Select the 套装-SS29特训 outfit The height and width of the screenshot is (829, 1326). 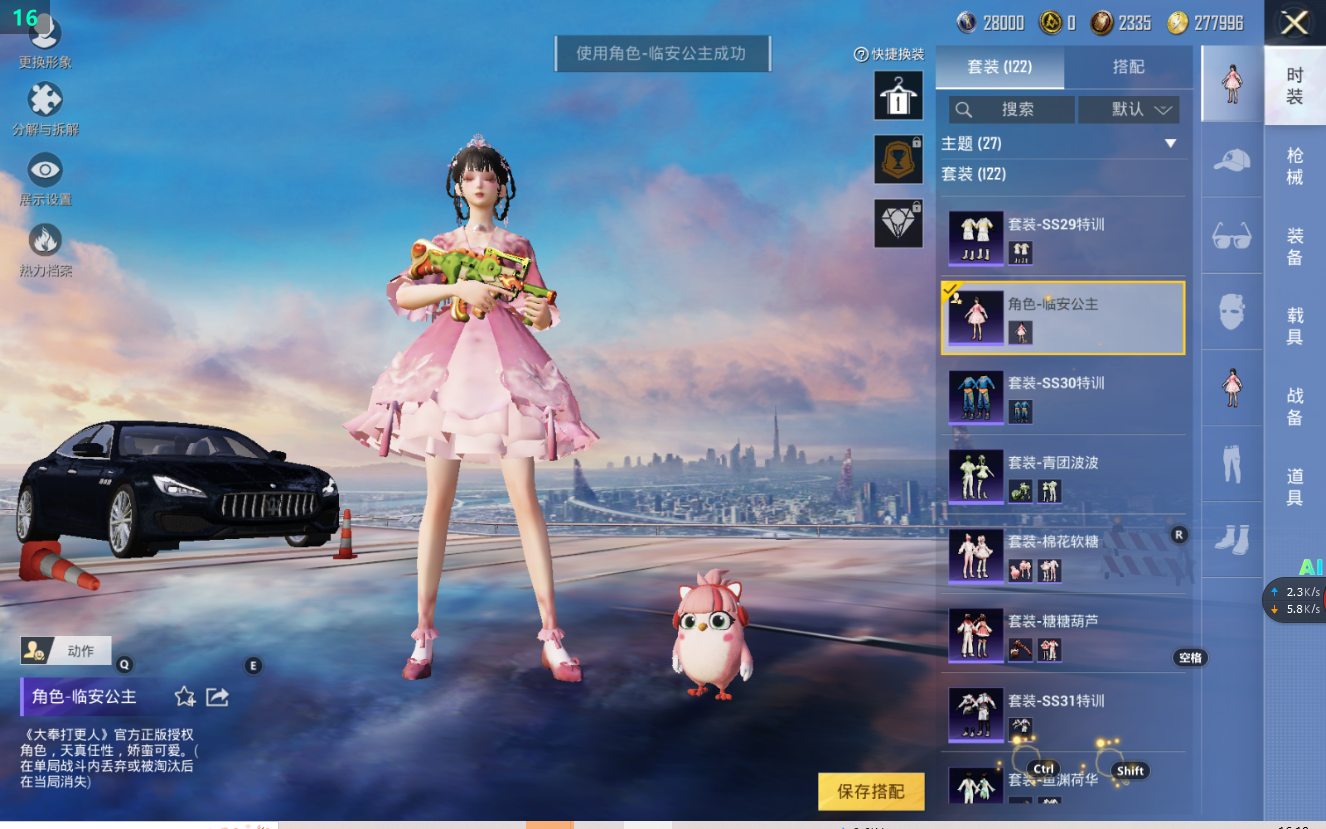[1063, 238]
